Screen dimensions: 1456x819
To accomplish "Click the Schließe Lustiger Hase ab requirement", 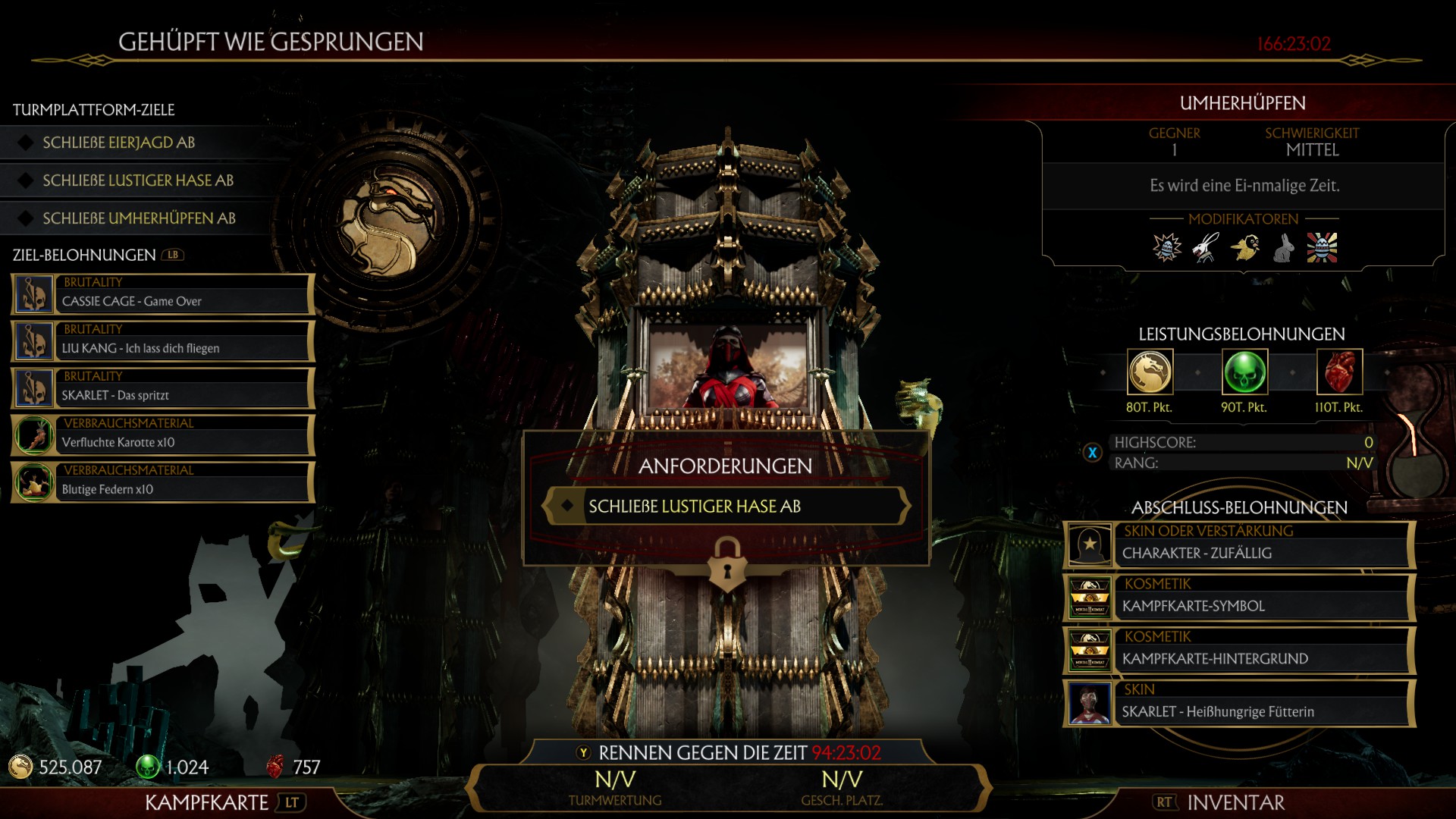I will 726,507.
